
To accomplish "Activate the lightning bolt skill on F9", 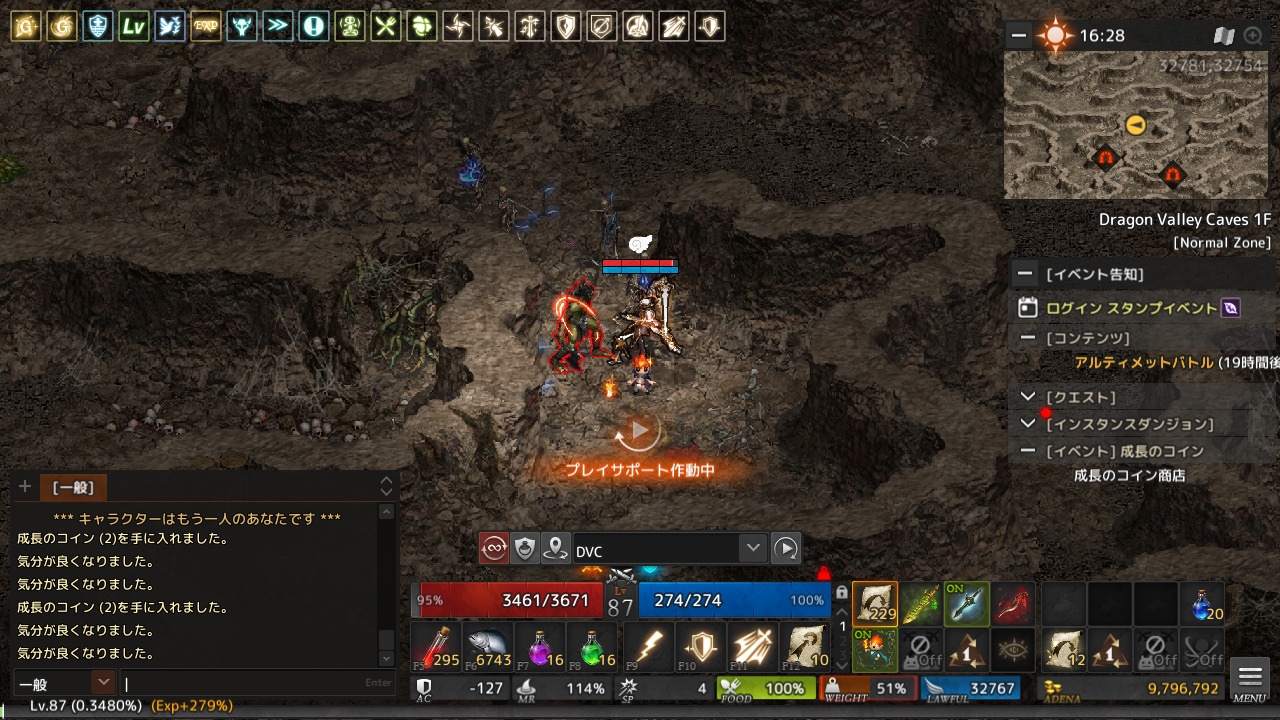I will (x=648, y=646).
